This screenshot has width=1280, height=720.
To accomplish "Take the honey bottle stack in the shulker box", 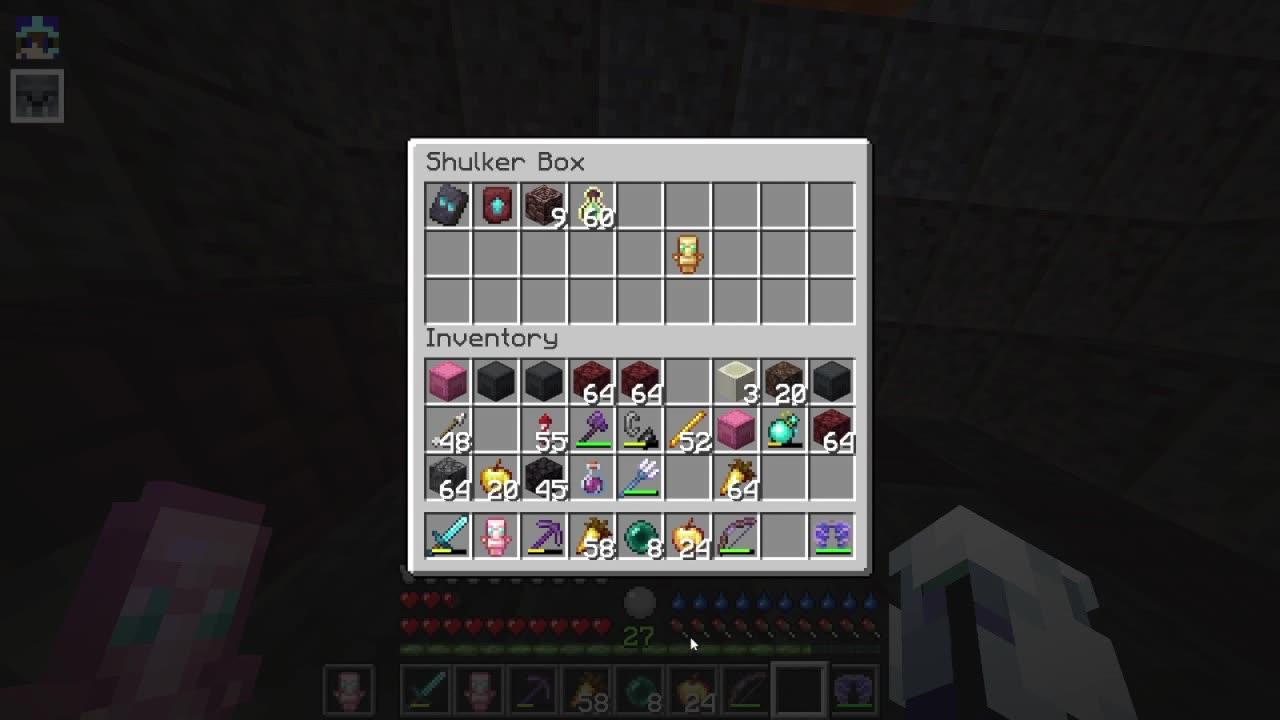I will click(591, 205).
